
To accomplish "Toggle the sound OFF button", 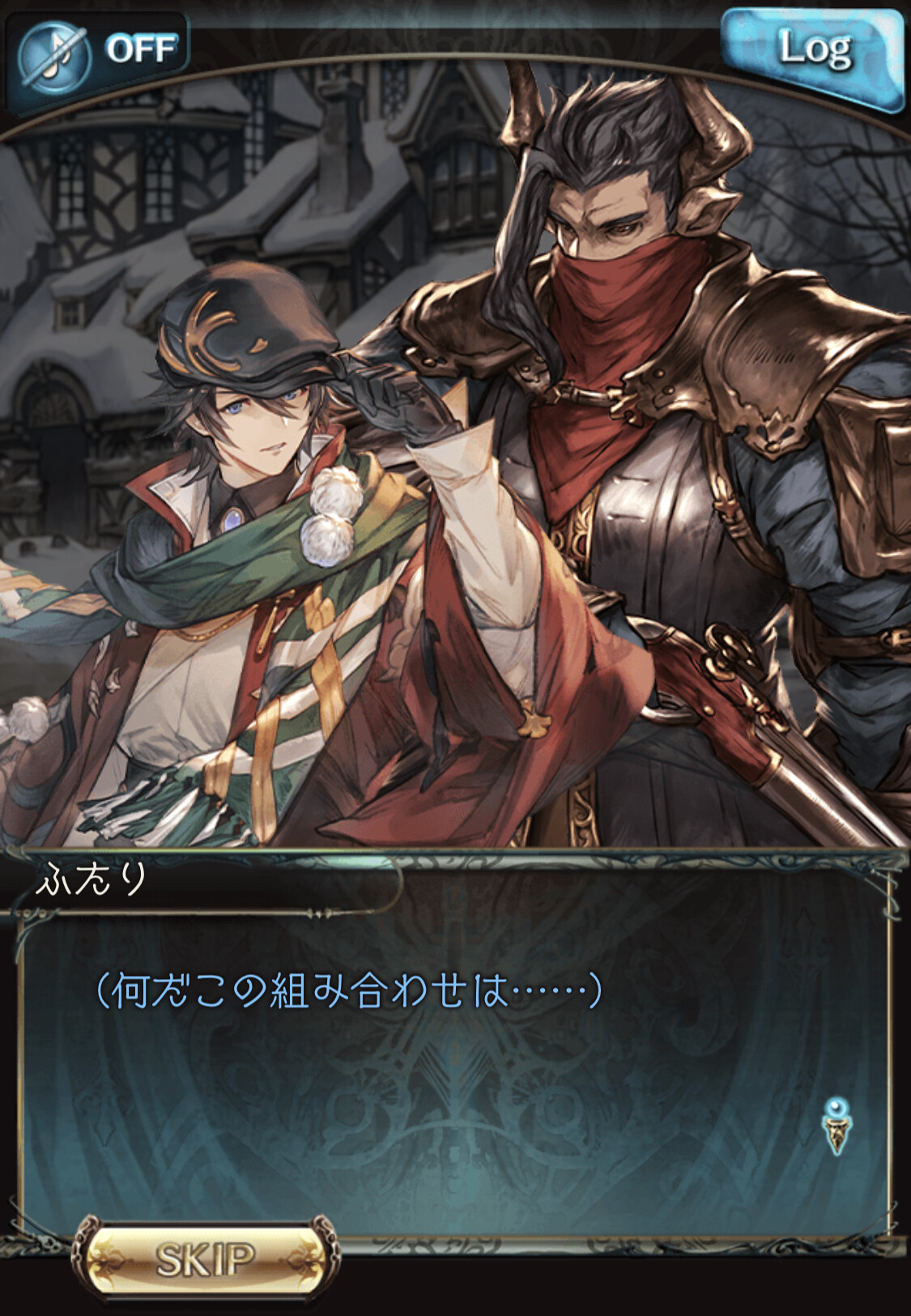I will (97, 53).
